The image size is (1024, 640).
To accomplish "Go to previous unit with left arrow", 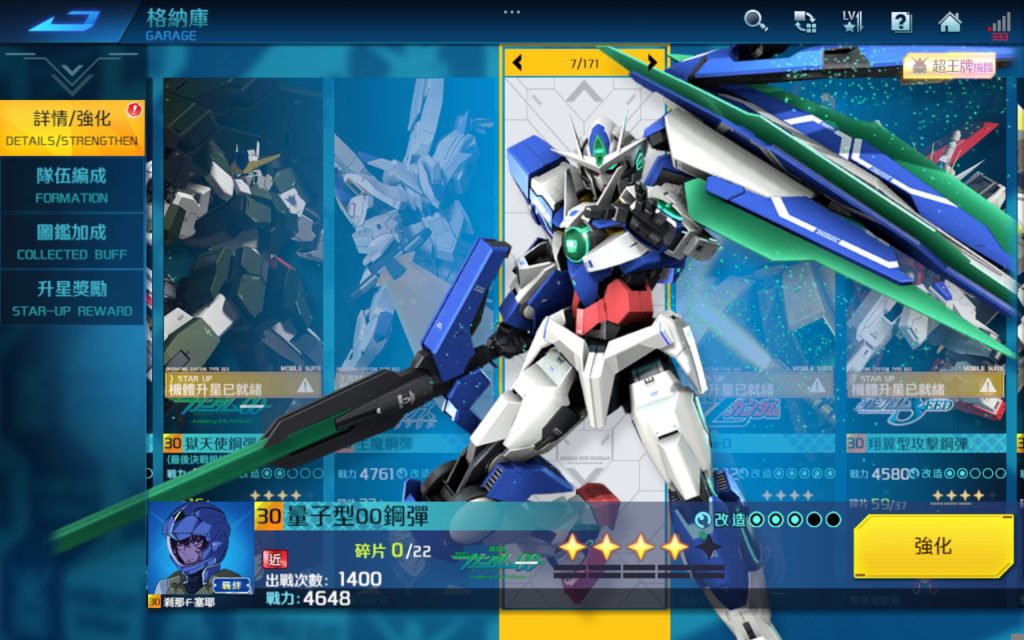I will [517, 63].
